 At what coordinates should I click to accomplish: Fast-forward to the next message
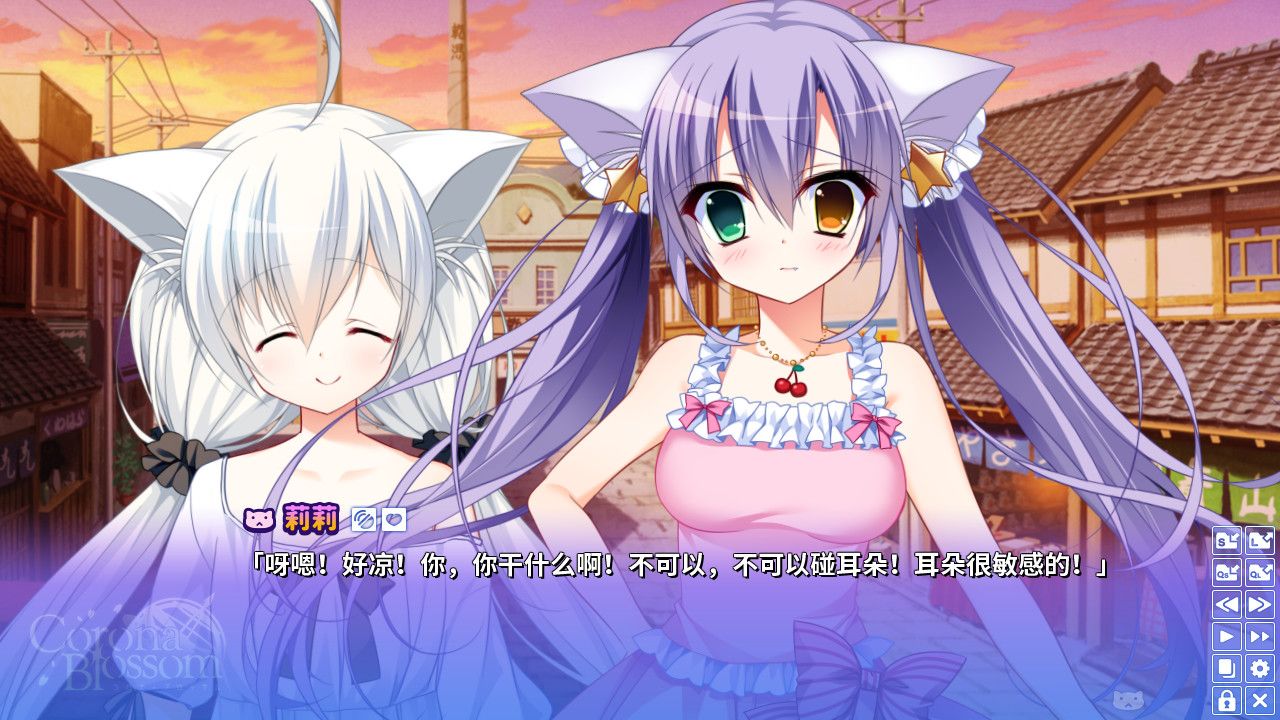point(1258,604)
